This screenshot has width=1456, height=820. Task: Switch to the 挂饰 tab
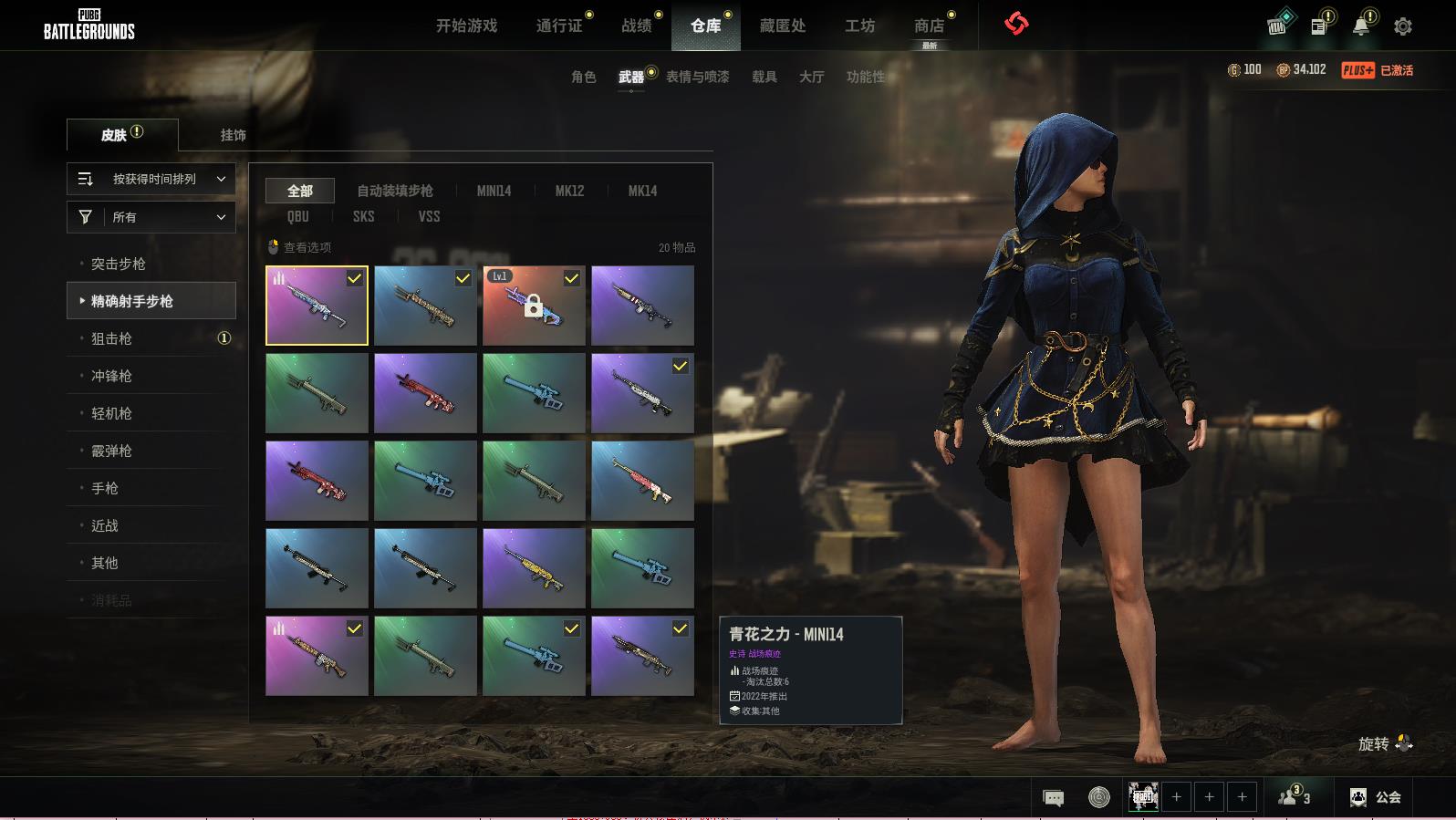[233, 135]
